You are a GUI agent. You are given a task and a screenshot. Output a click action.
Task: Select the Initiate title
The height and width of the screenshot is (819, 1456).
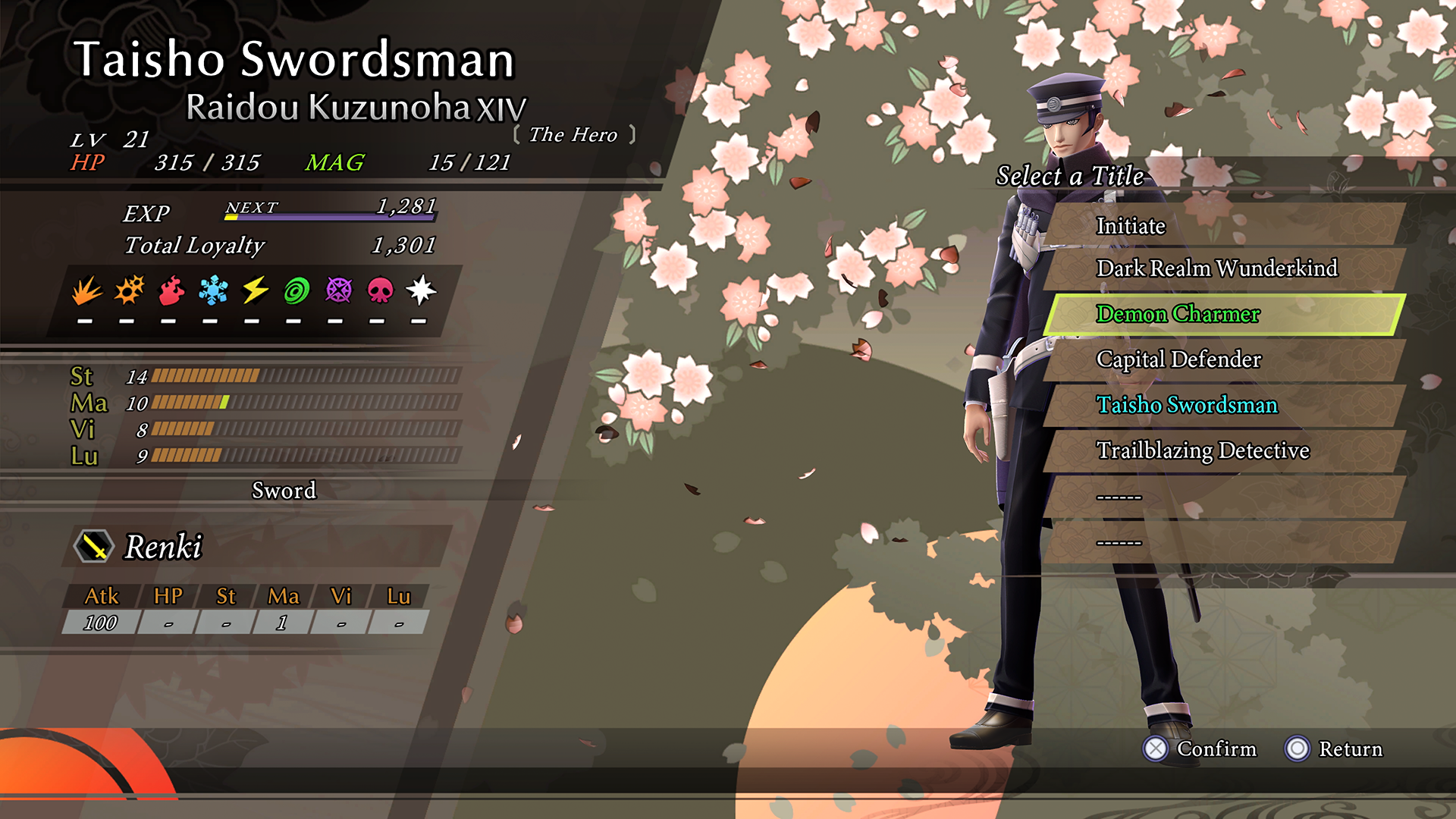[1222, 225]
